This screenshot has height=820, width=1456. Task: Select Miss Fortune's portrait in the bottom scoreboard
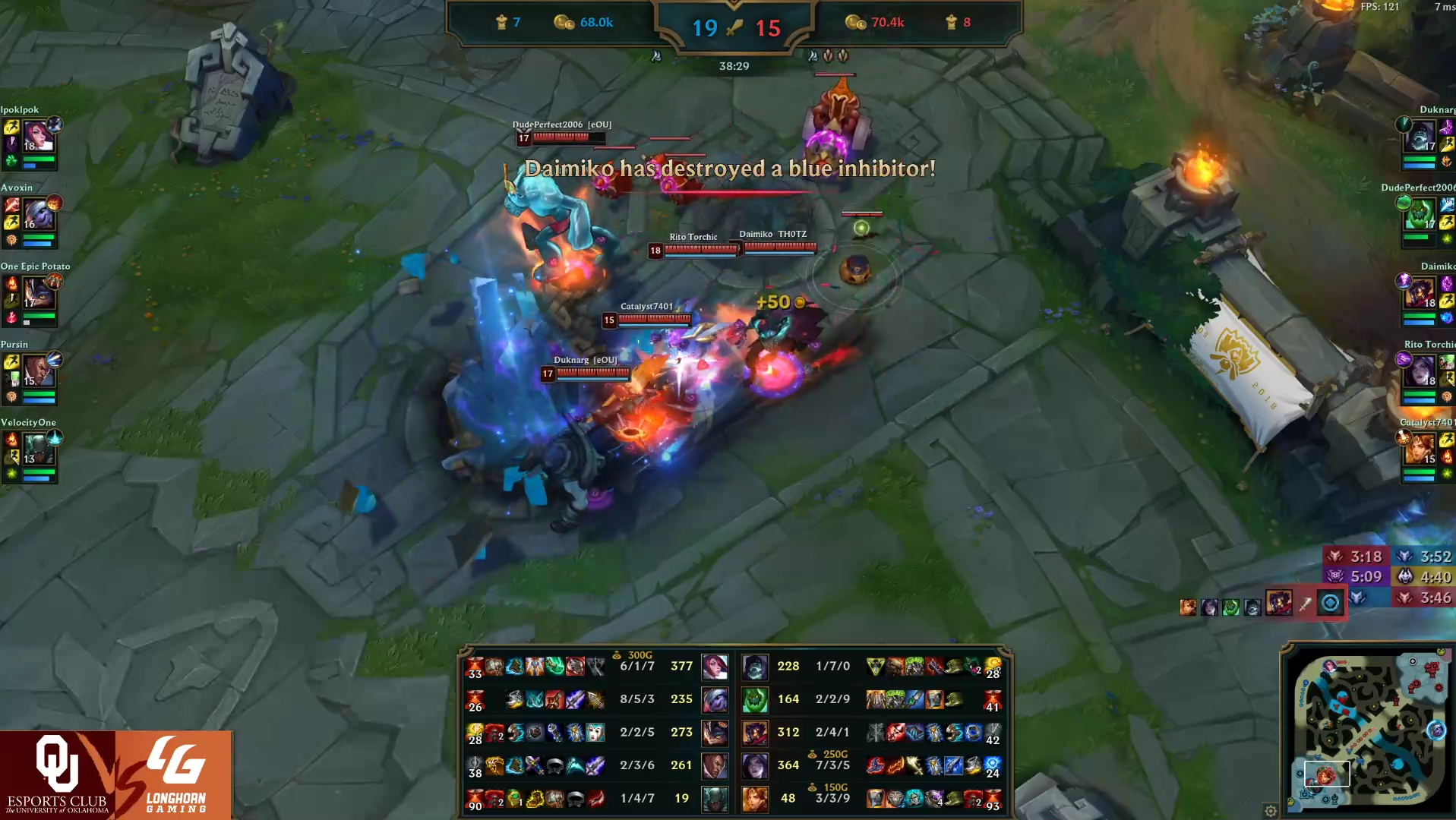point(715,667)
